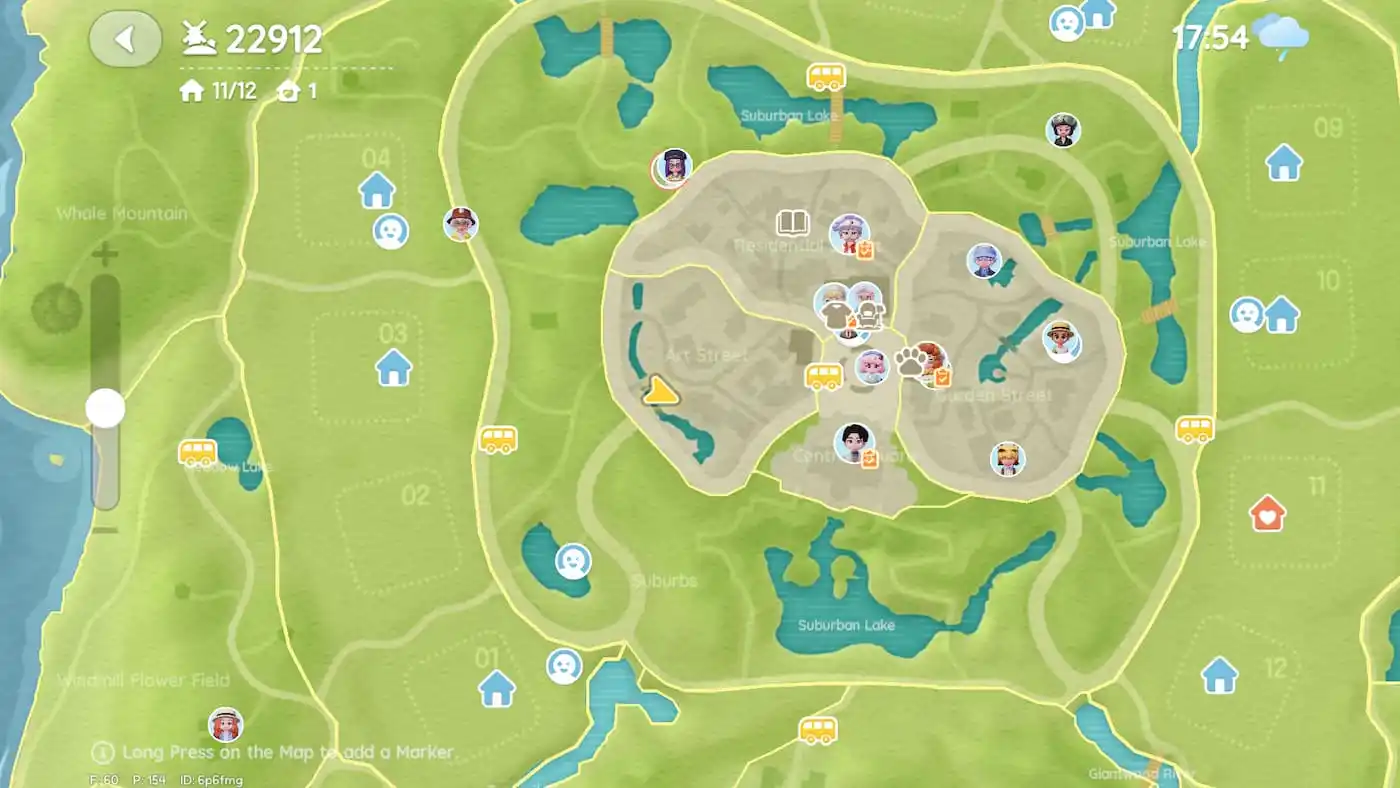Select the yellow player arrow on Art Street

[x=659, y=391]
